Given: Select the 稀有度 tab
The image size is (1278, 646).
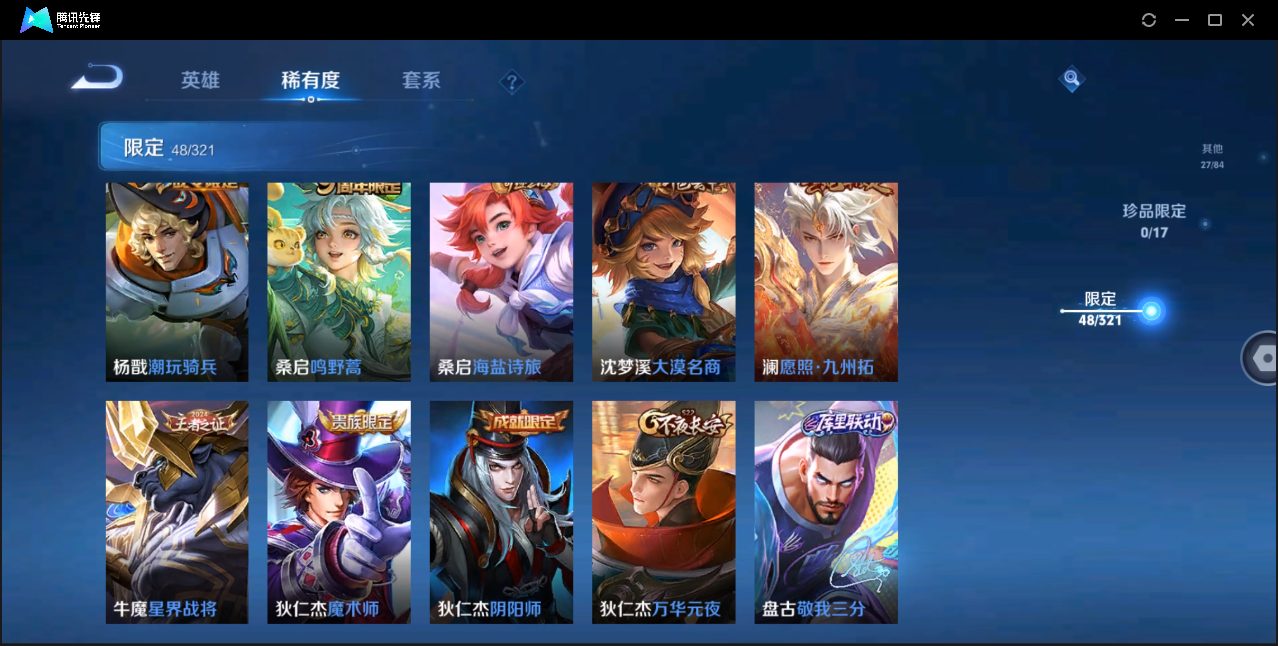Looking at the screenshot, I should pyautogui.click(x=310, y=81).
